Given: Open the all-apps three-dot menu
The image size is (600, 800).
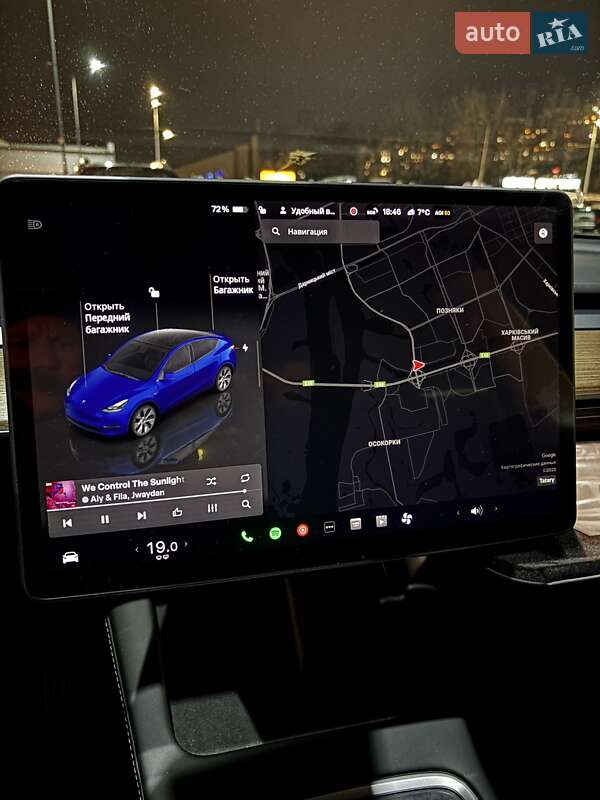Looking at the screenshot, I should click(x=329, y=527).
